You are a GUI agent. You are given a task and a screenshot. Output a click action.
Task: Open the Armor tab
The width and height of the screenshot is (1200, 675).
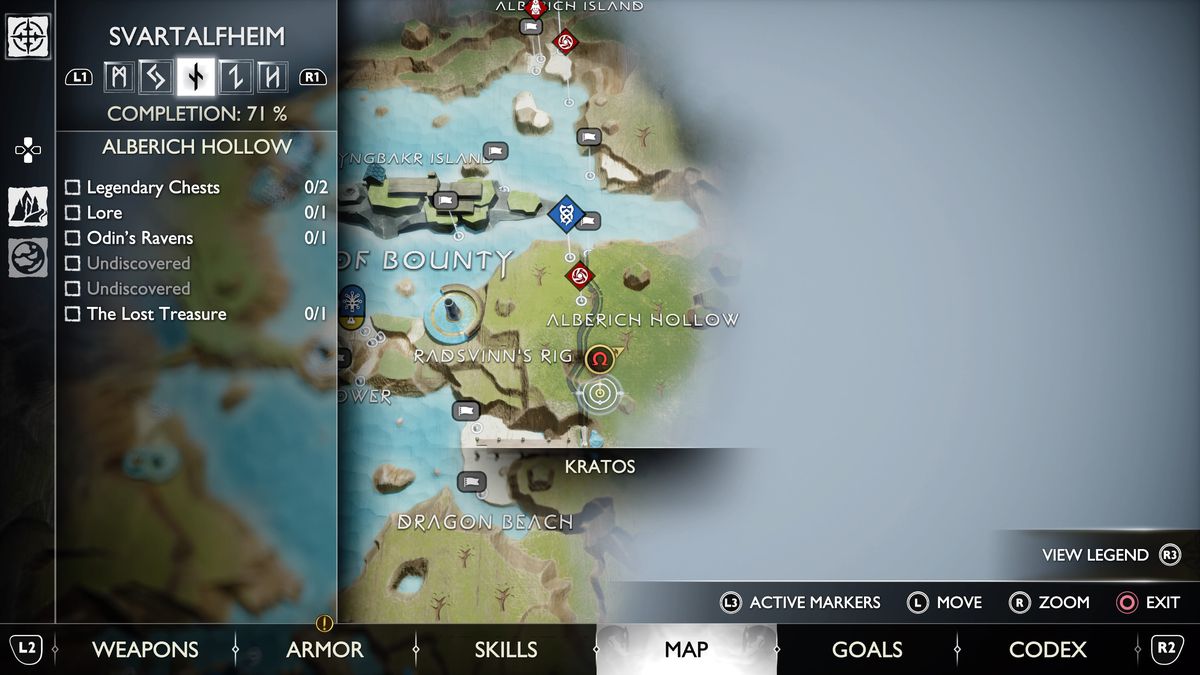pos(325,650)
